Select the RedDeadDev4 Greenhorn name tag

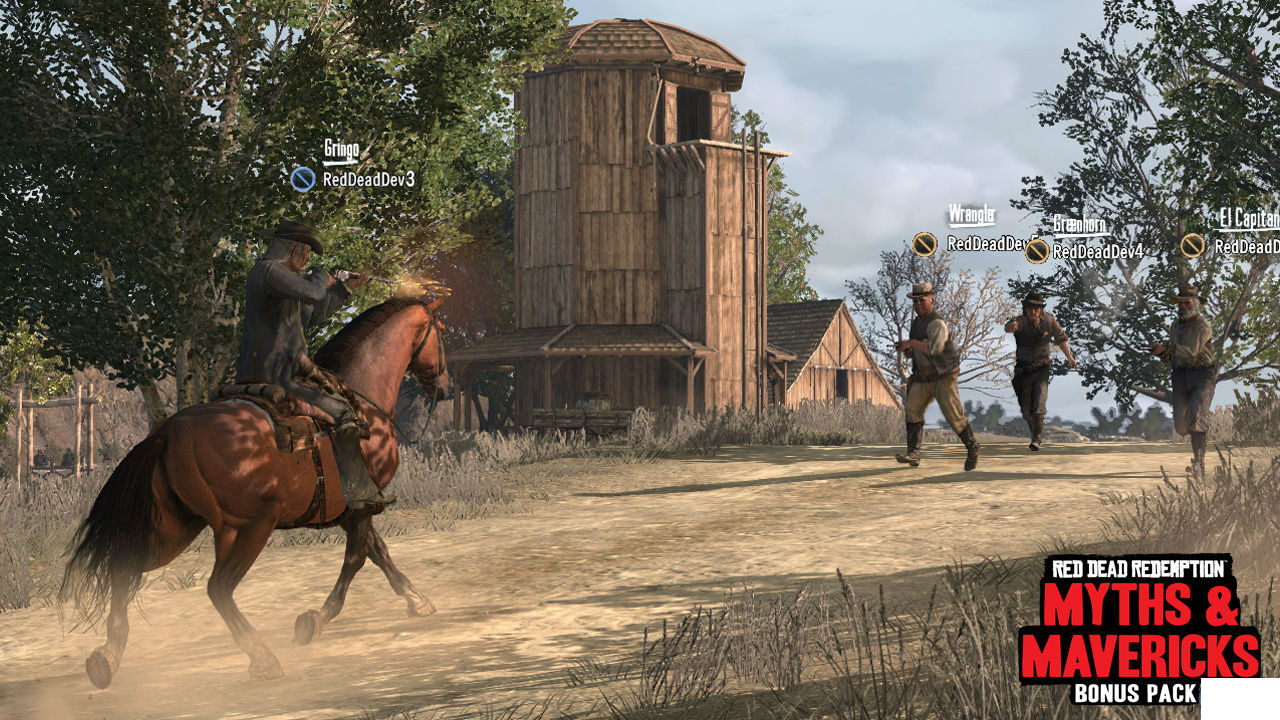(x=1097, y=252)
